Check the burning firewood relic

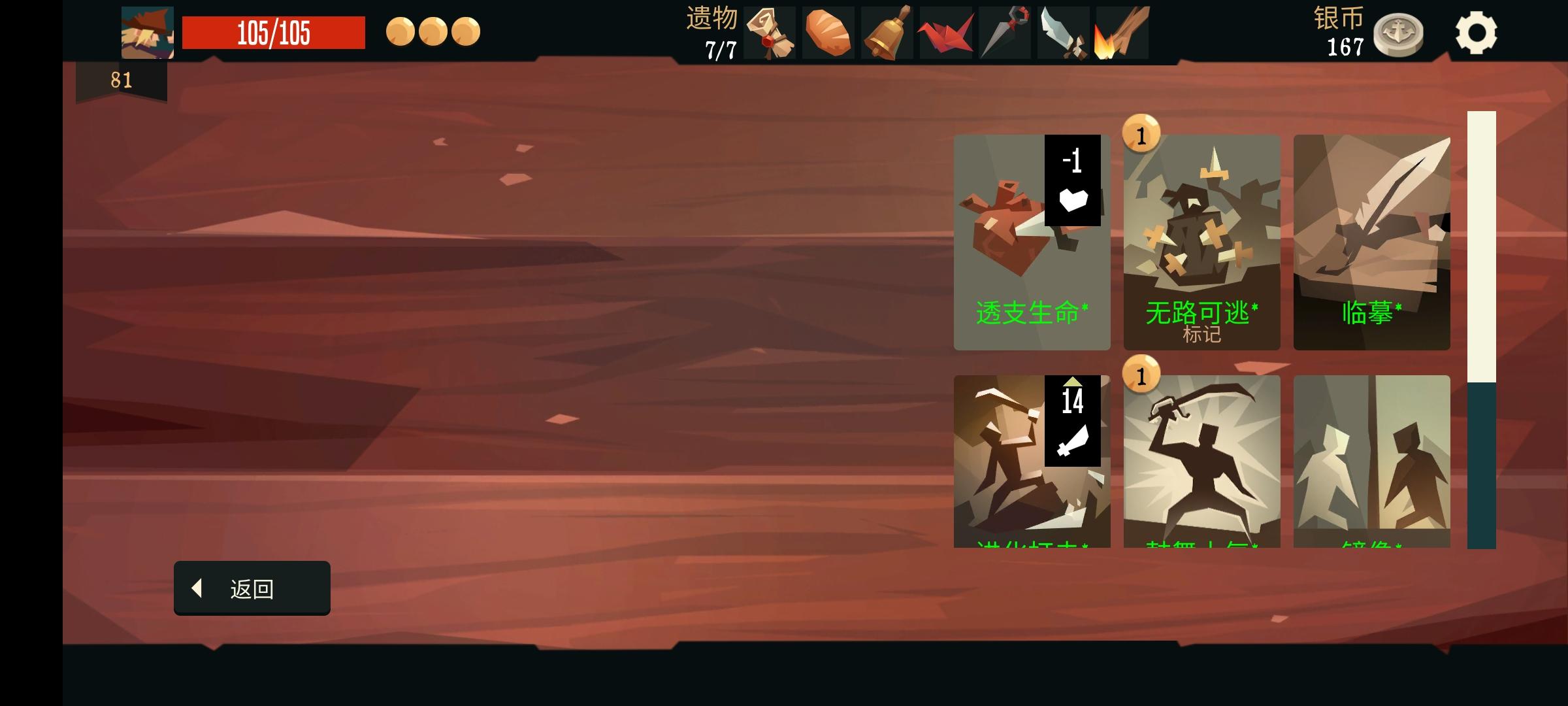(1120, 33)
